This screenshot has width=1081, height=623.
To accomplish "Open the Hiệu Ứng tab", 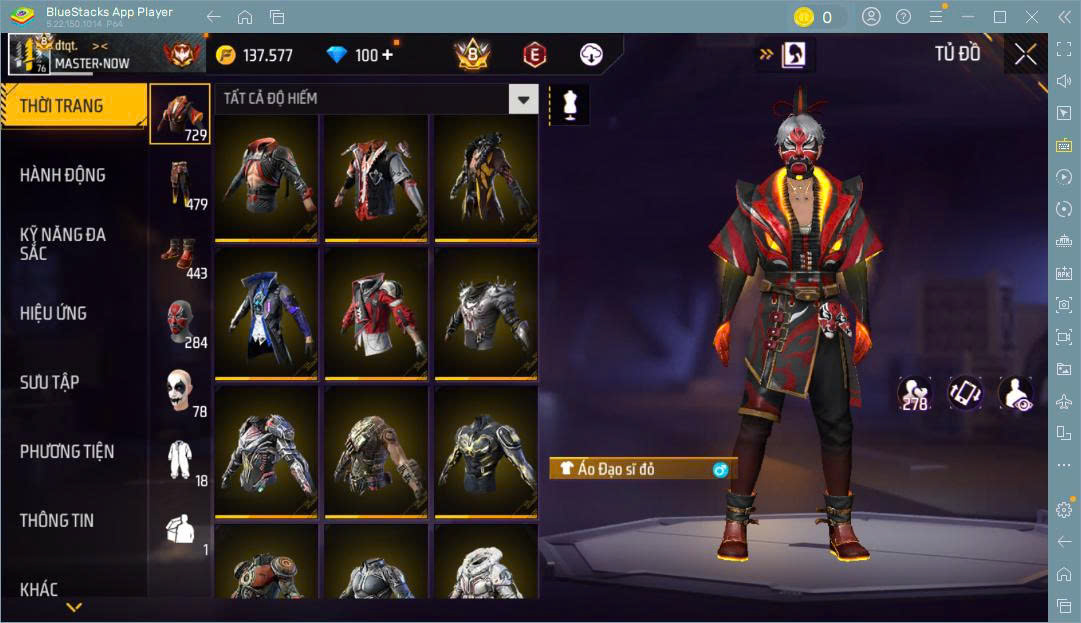I will tap(54, 313).
